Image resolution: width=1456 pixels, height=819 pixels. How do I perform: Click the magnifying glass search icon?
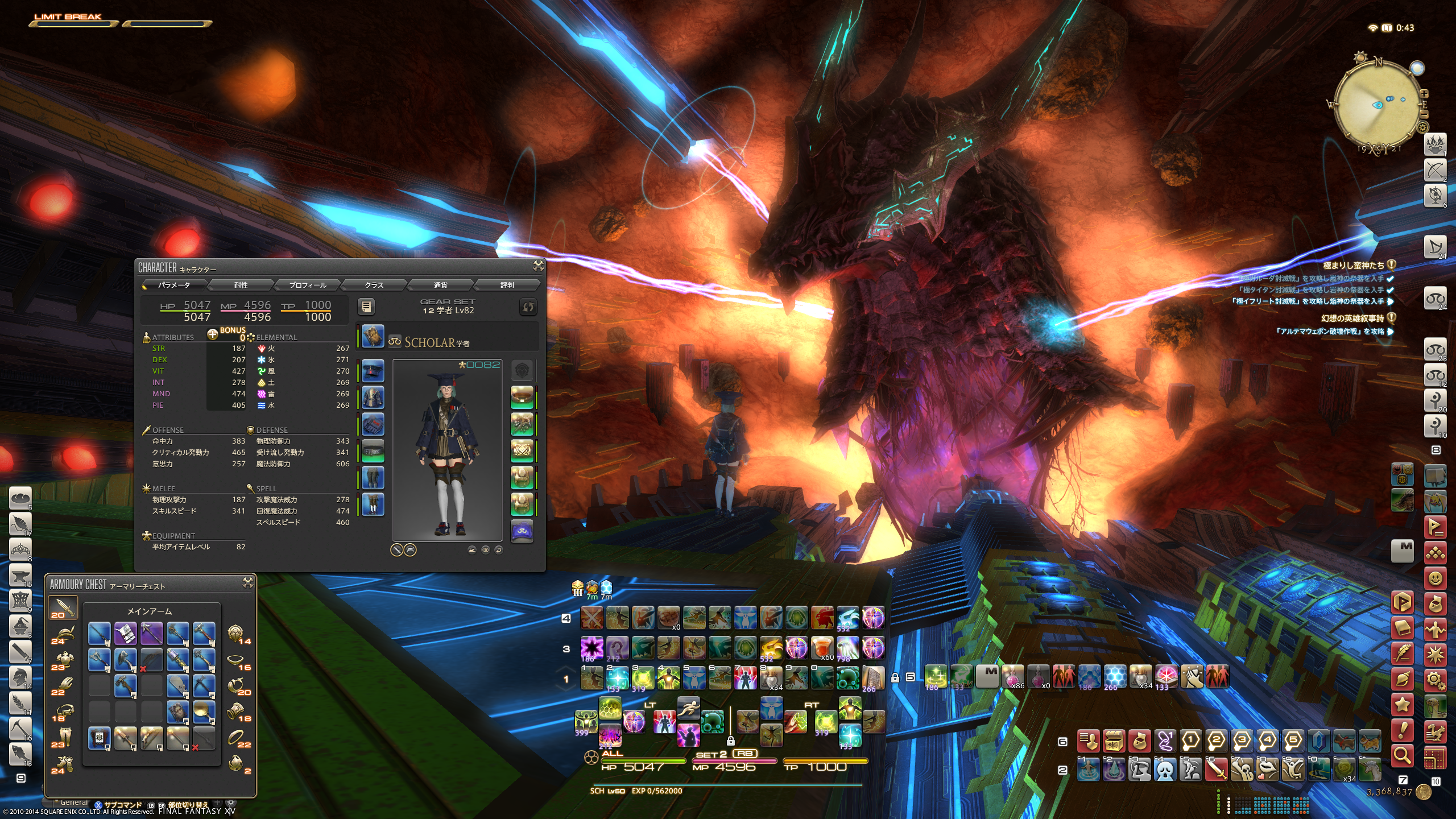pos(1403,756)
